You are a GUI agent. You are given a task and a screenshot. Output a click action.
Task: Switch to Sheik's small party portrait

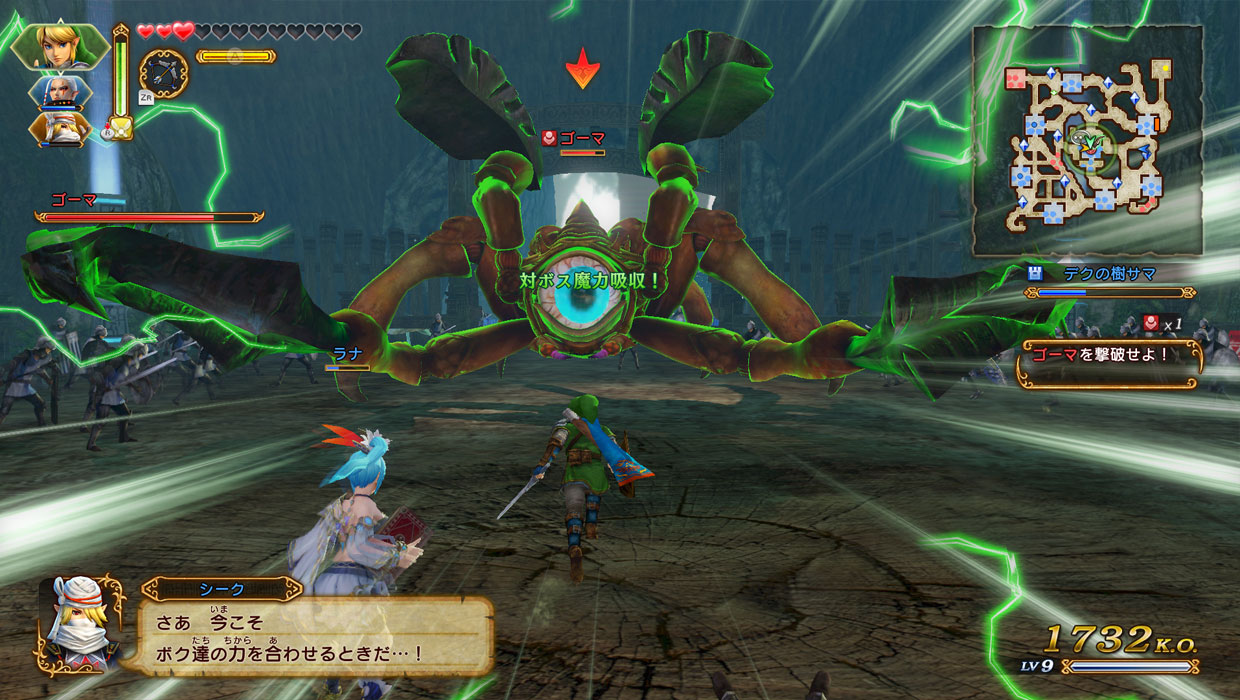click(62, 128)
